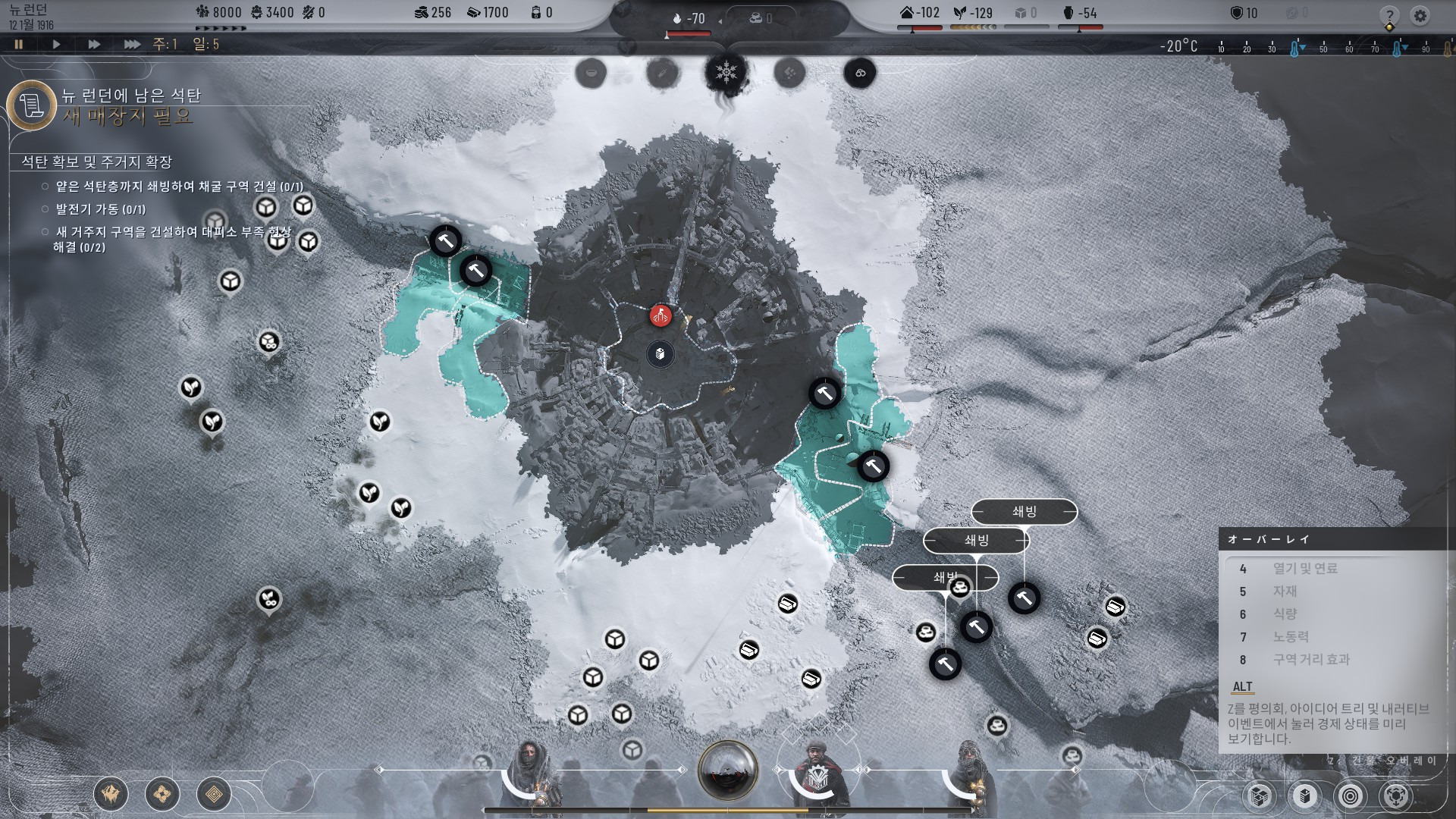Open the red alert marker at city center

click(x=661, y=315)
